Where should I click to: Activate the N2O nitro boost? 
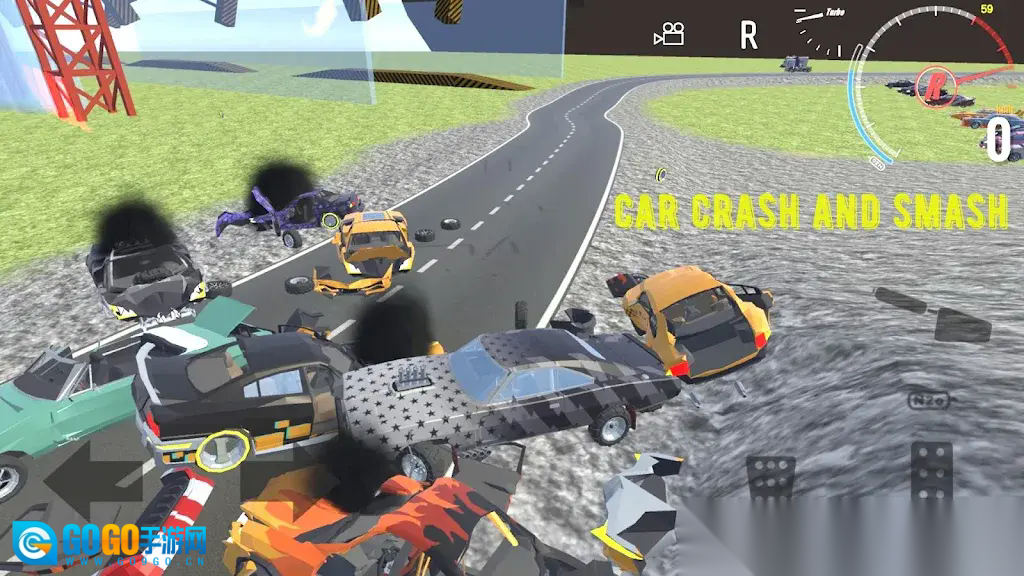click(928, 400)
